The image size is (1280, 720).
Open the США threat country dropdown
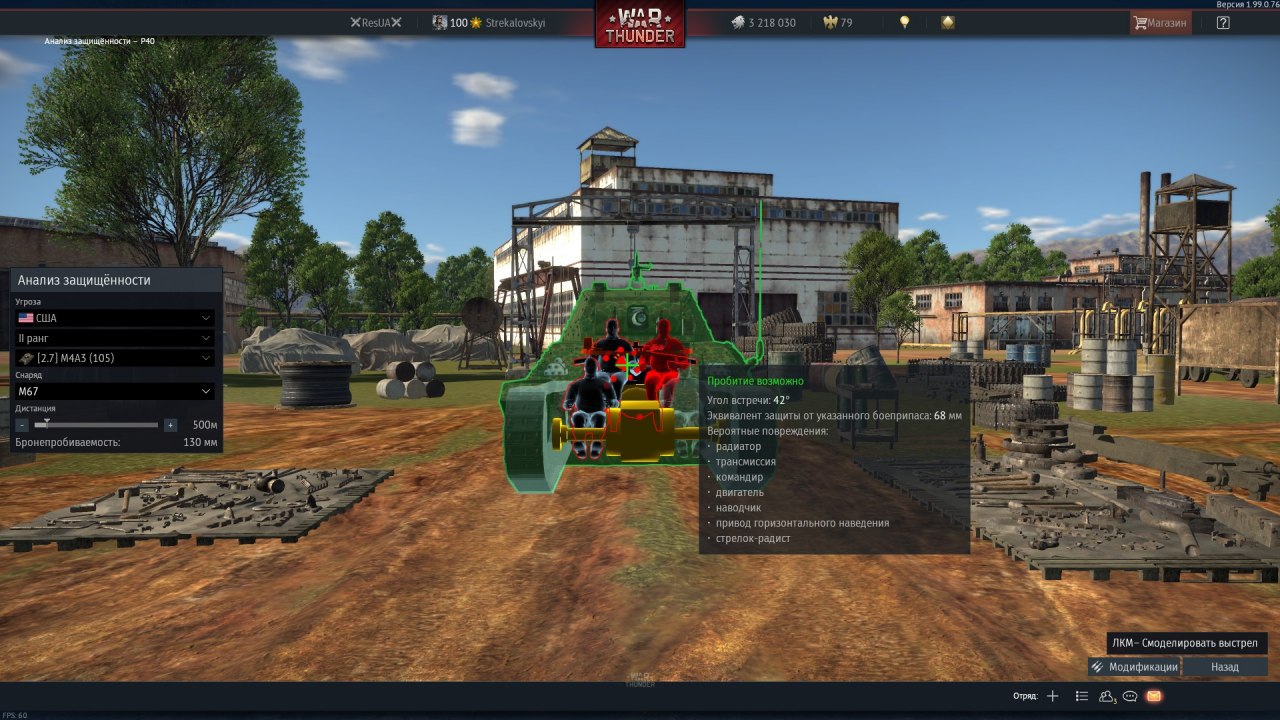pos(115,318)
